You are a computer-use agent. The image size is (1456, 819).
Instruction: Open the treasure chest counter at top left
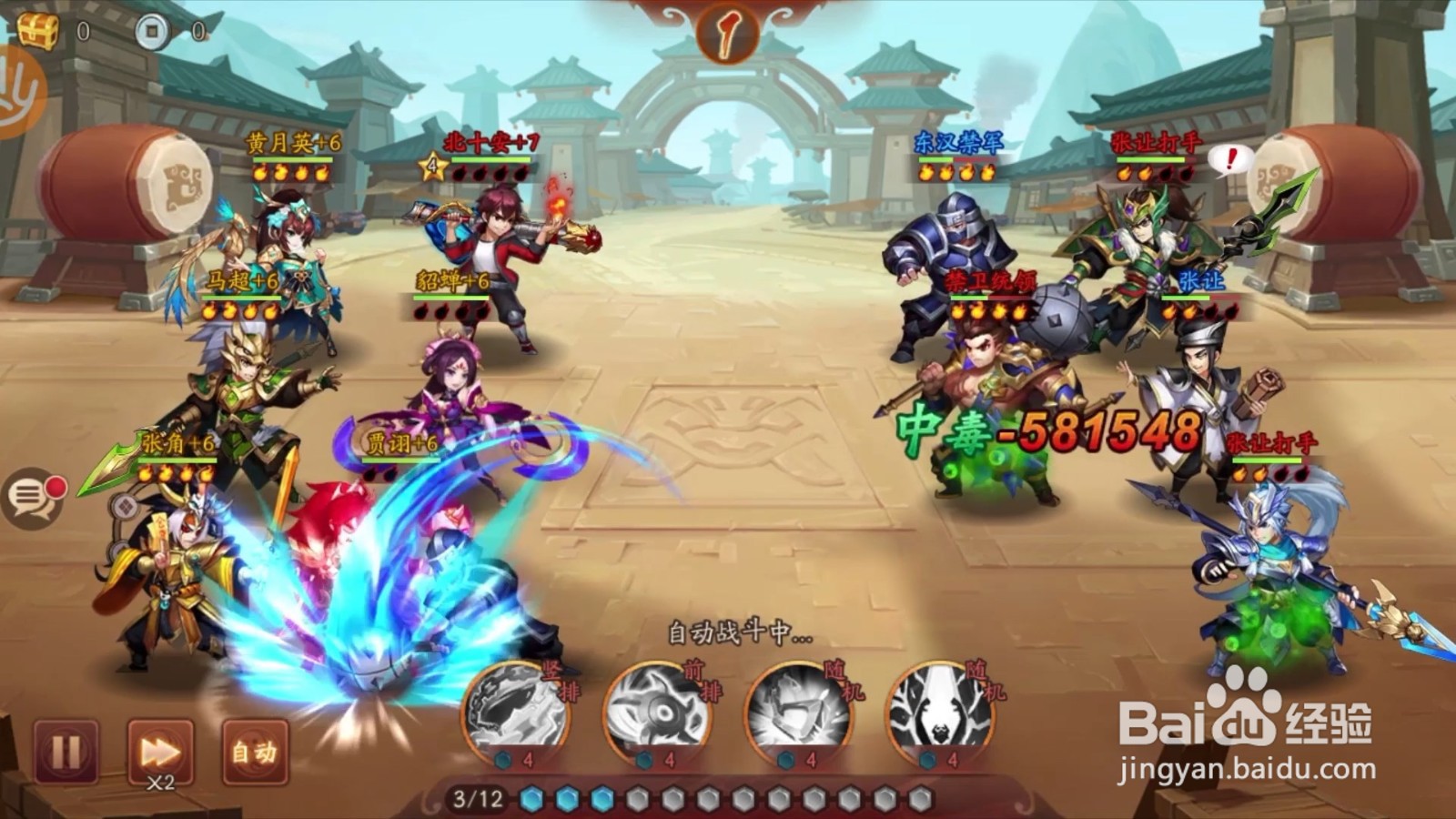pyautogui.click(x=38, y=29)
